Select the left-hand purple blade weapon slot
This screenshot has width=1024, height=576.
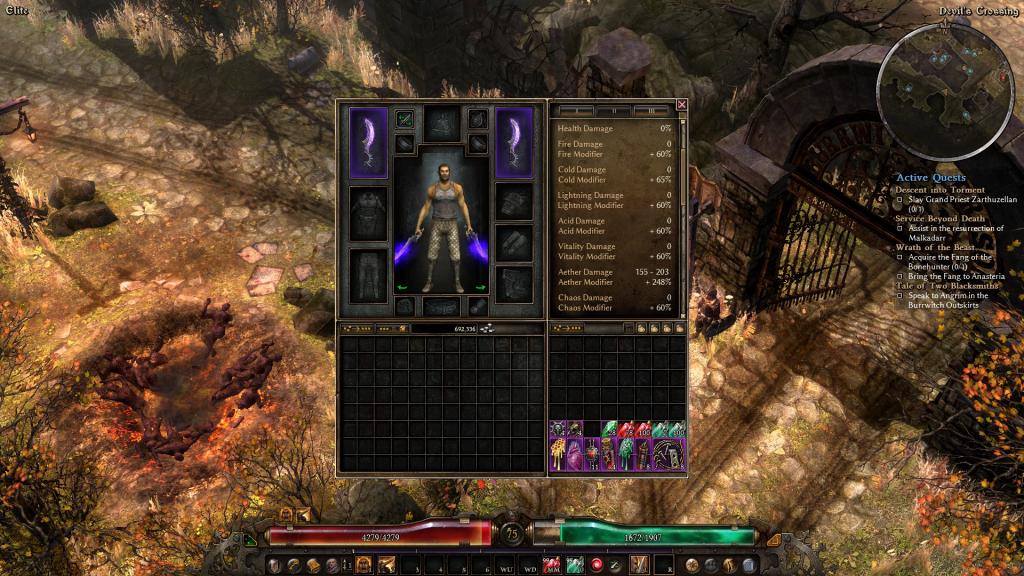[367, 142]
